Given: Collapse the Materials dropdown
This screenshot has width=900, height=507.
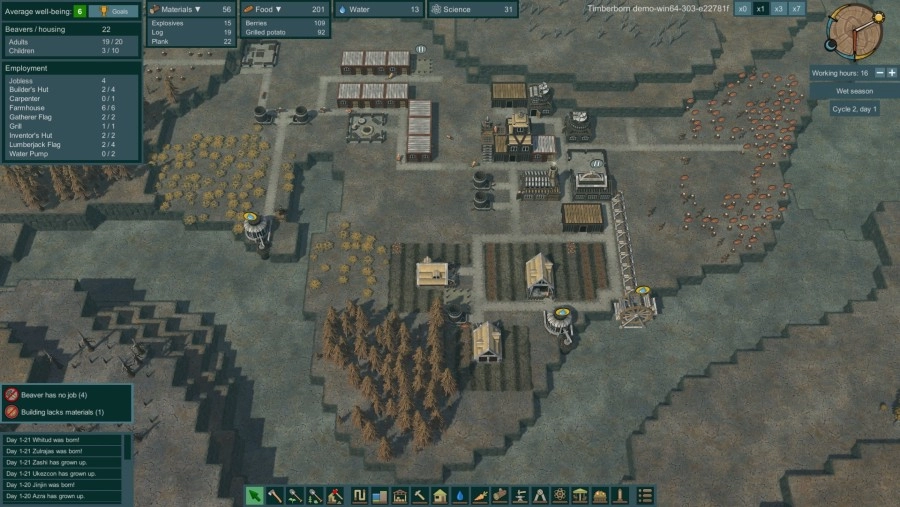Looking at the screenshot, I should pyautogui.click(x=197, y=9).
